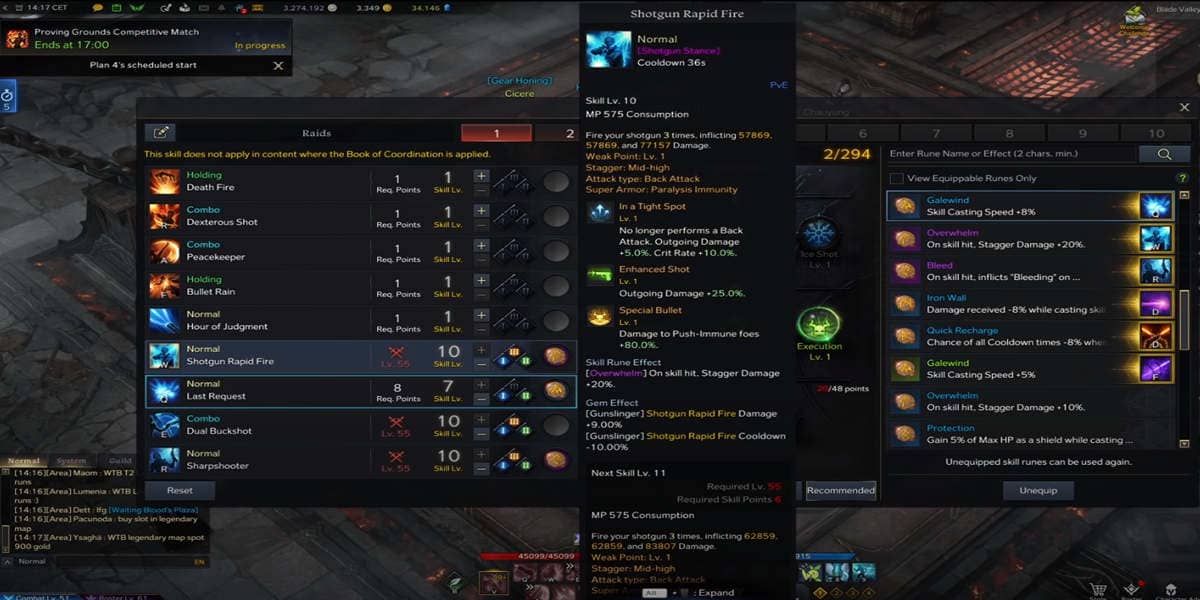Close the Plan 4 scheduled start notice
The height and width of the screenshot is (600, 1200).
[x=279, y=65]
